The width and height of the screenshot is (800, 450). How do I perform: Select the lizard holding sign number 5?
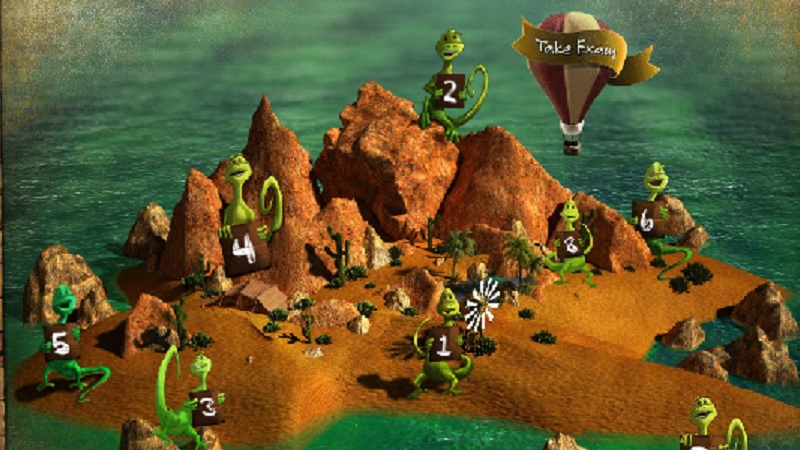coord(60,344)
